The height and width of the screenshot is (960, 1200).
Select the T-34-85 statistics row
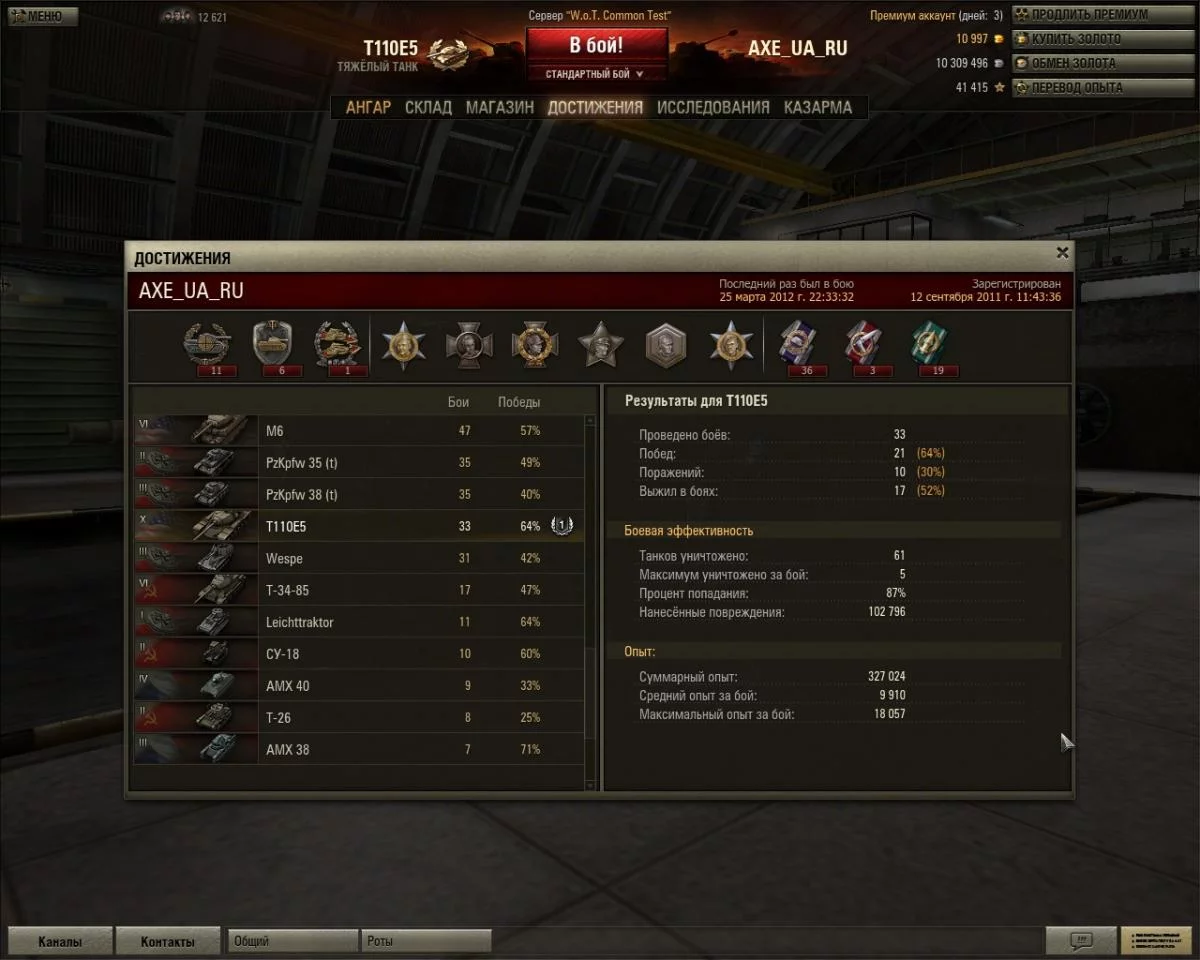point(359,590)
